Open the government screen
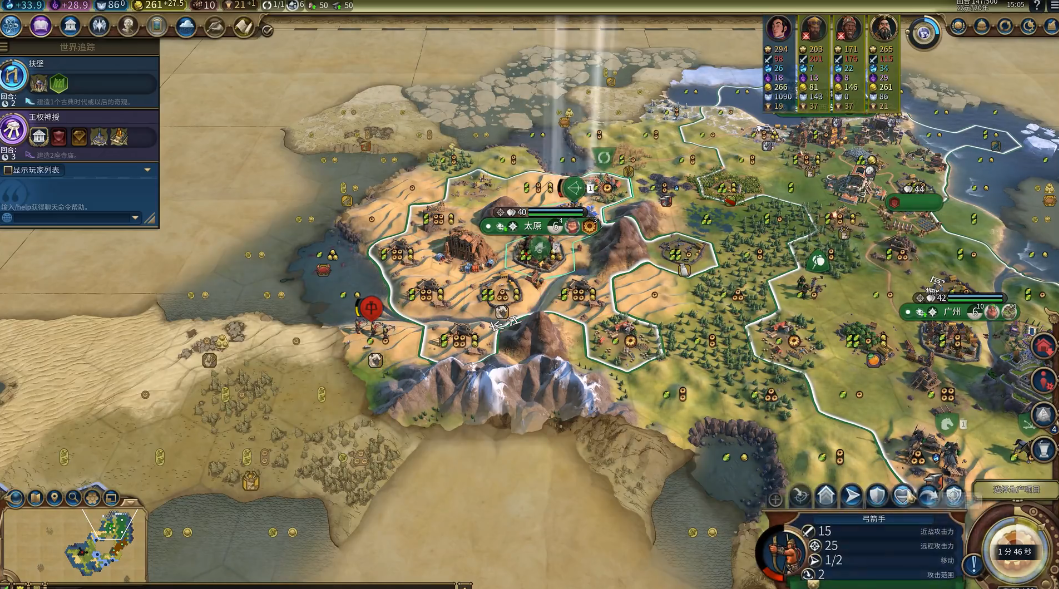Viewport: 1059px width, 589px height. point(71,26)
